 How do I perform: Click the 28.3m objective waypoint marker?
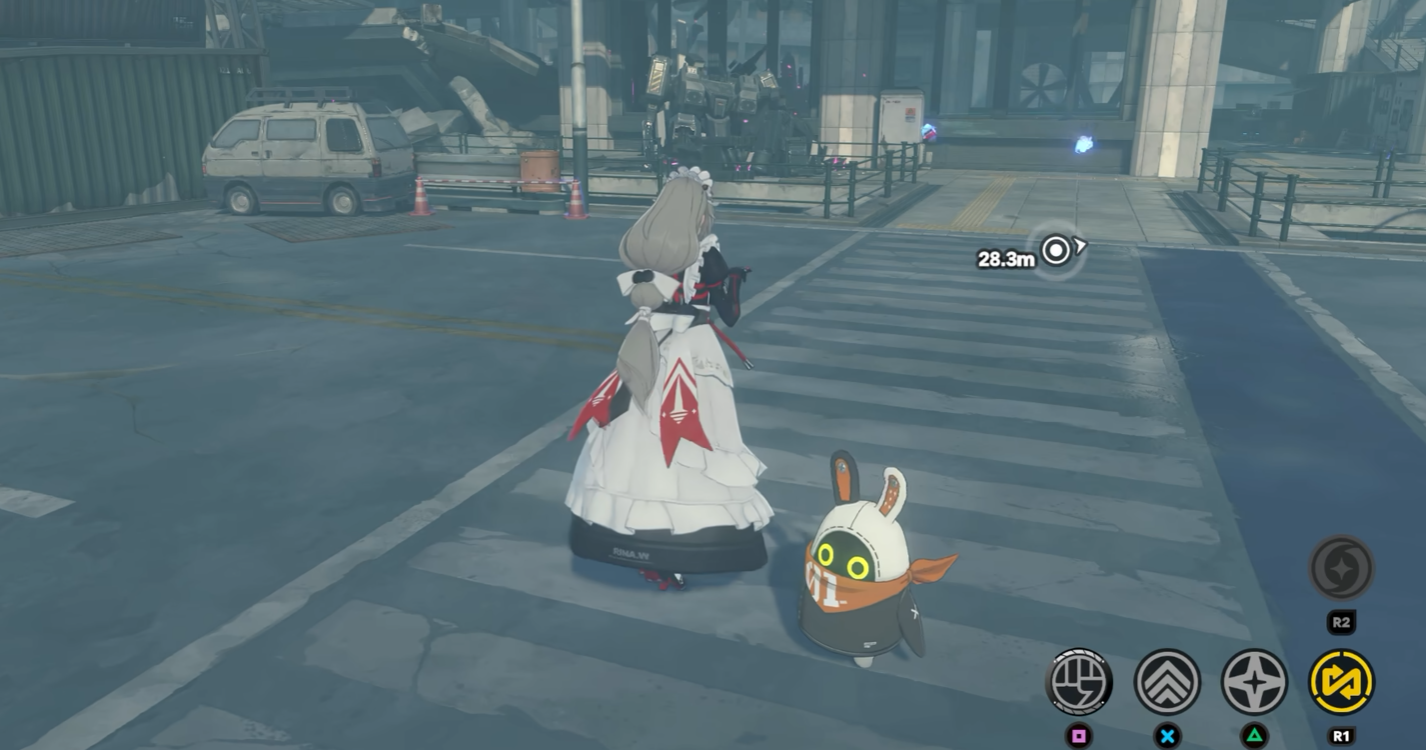tap(1056, 251)
